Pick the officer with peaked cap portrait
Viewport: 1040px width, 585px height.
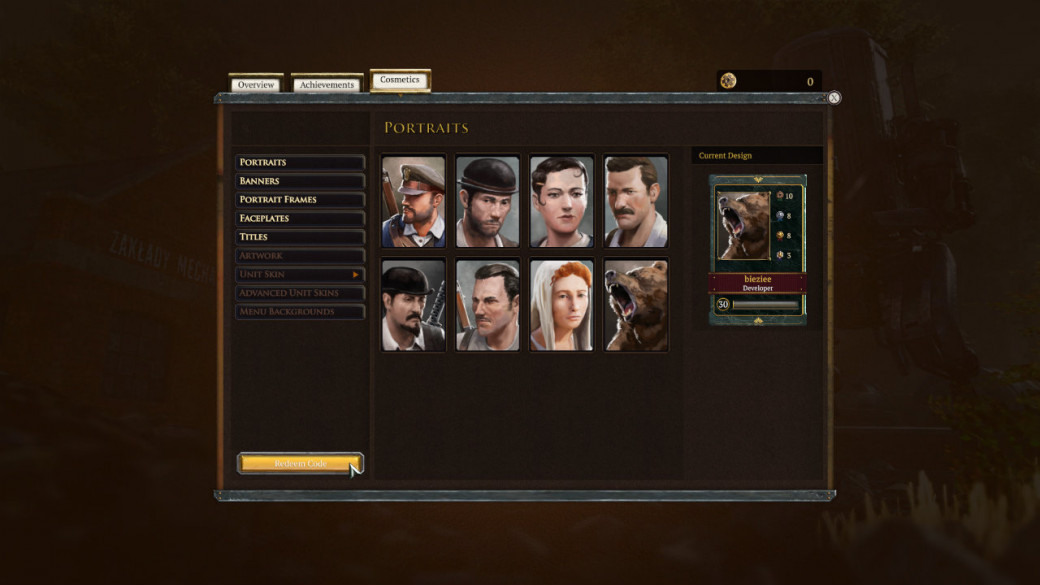tap(414, 202)
